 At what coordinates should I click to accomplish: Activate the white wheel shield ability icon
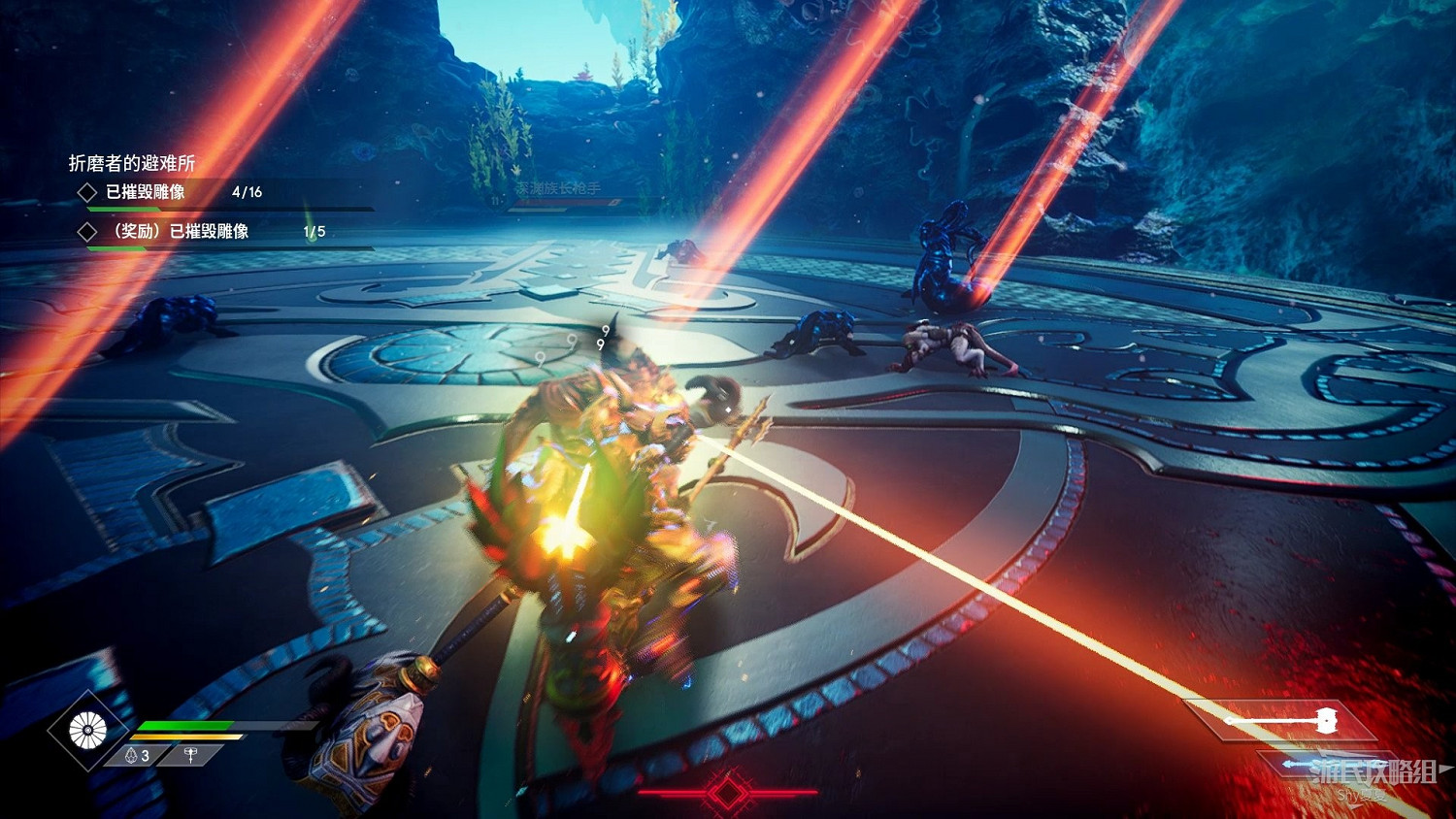coord(87,731)
